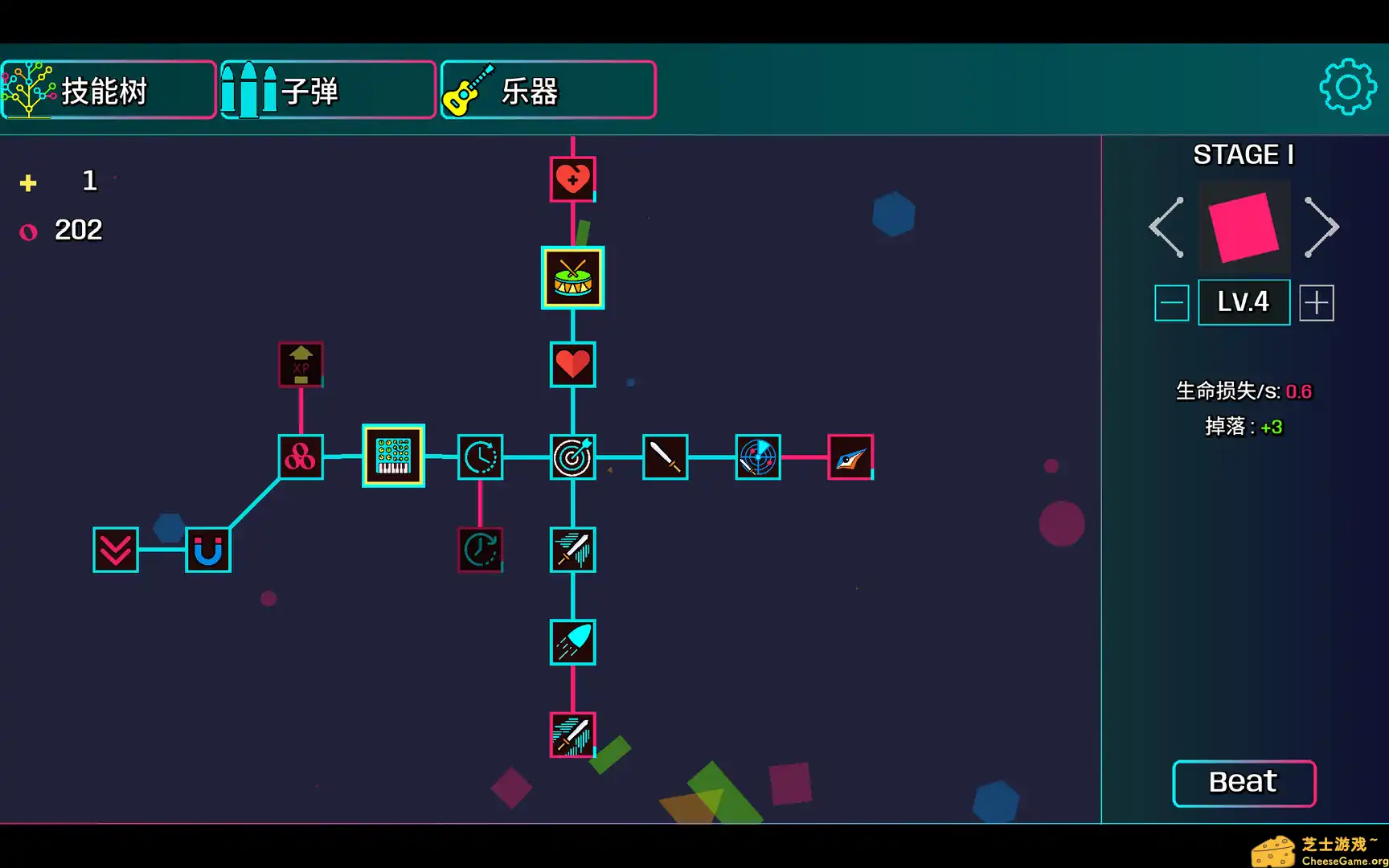This screenshot has width=1389, height=868.
Task: Click the pink square stage thumbnail
Action: 1244,227
